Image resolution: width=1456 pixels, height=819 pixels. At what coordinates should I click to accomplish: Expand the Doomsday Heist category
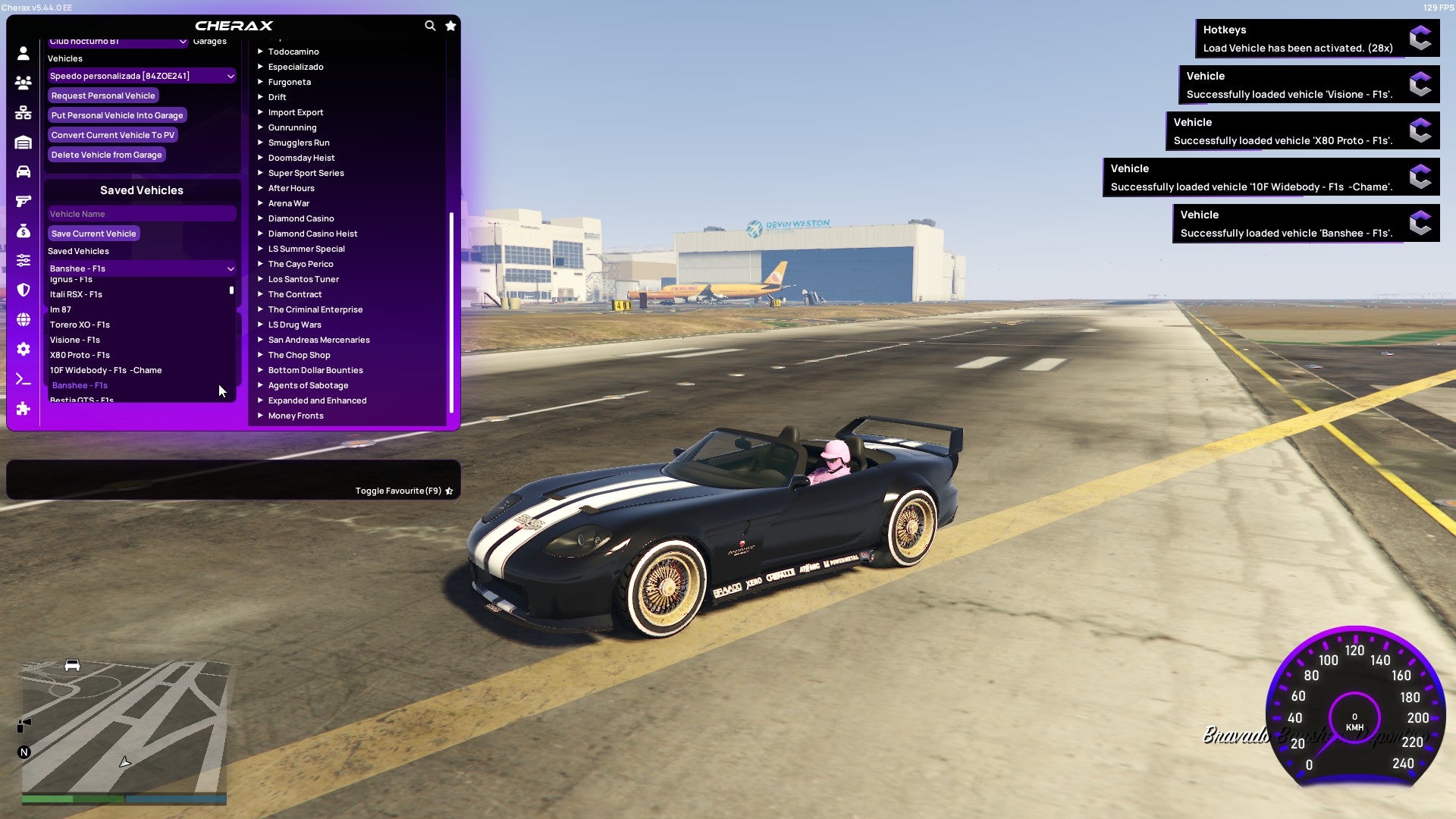tap(300, 157)
